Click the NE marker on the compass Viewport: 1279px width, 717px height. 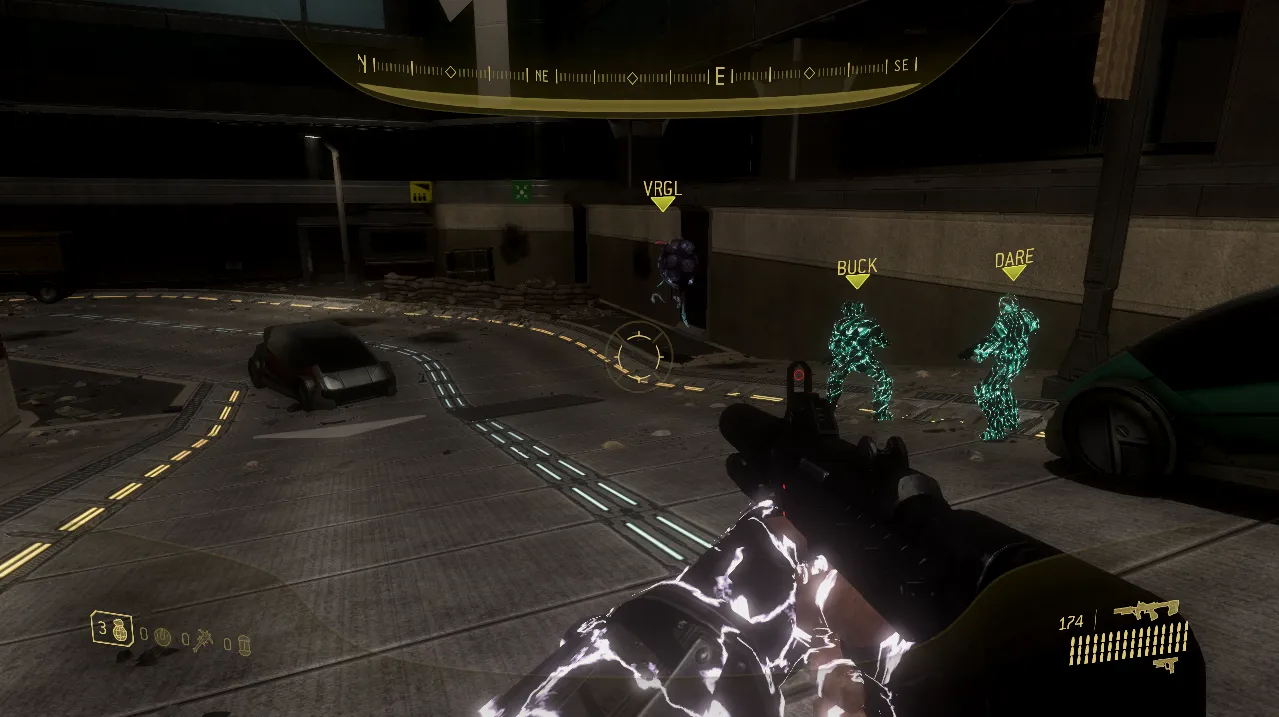pyautogui.click(x=542, y=75)
